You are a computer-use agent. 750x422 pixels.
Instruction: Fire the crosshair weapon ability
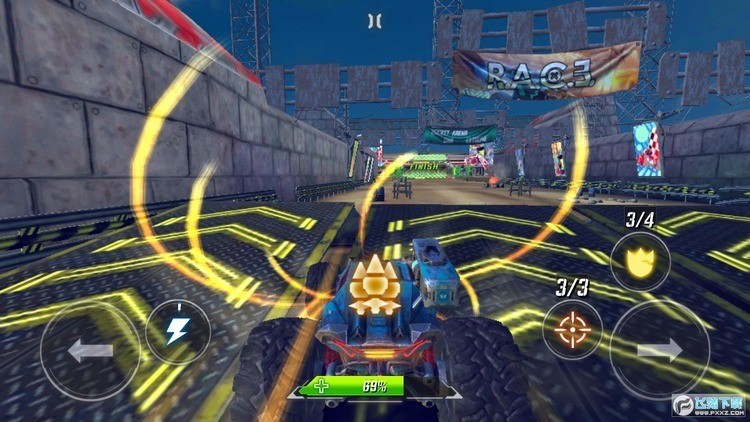573,330
